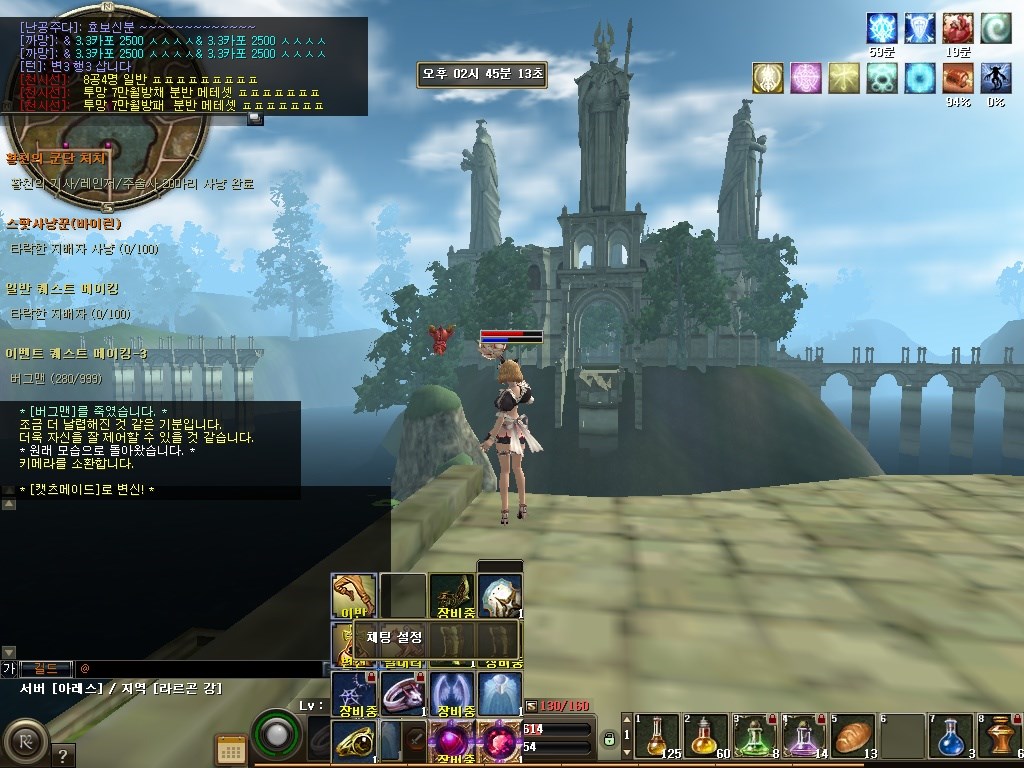Image resolution: width=1024 pixels, height=768 pixels.
Task: Select the purple potion in slot 4
Action: coord(803,737)
